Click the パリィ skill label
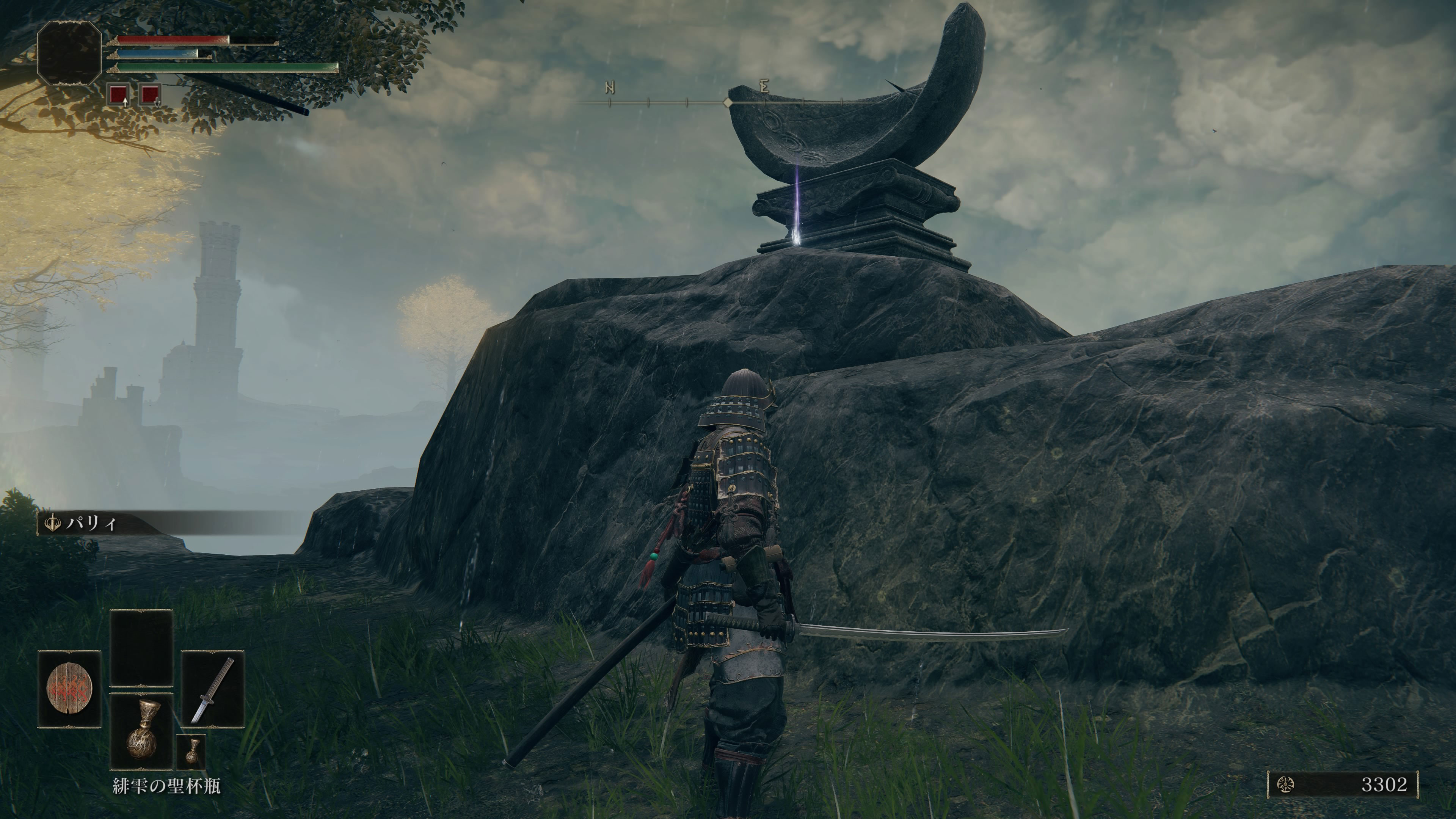Screen dimensions: 1456x819 point(91,523)
